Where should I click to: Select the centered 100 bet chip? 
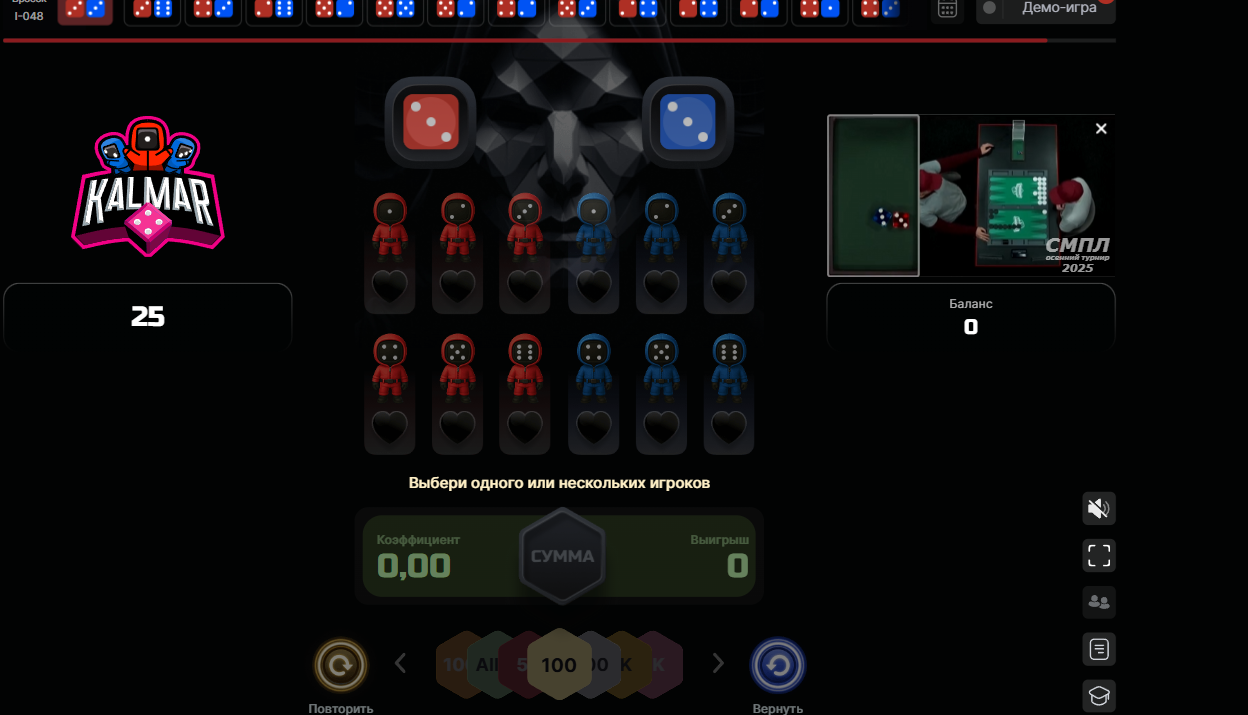point(559,665)
